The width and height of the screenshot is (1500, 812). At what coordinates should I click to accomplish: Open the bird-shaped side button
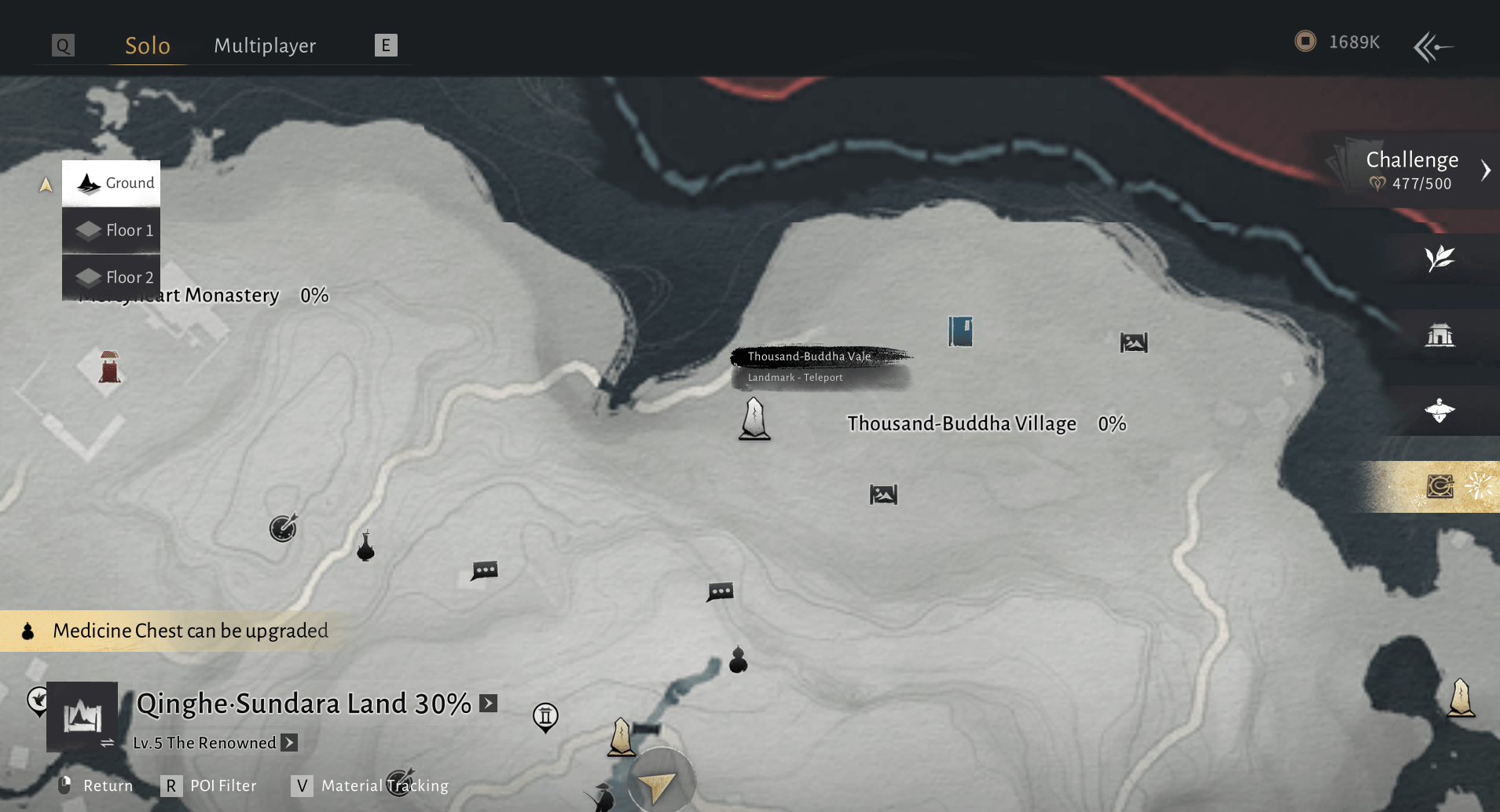pos(1439,411)
